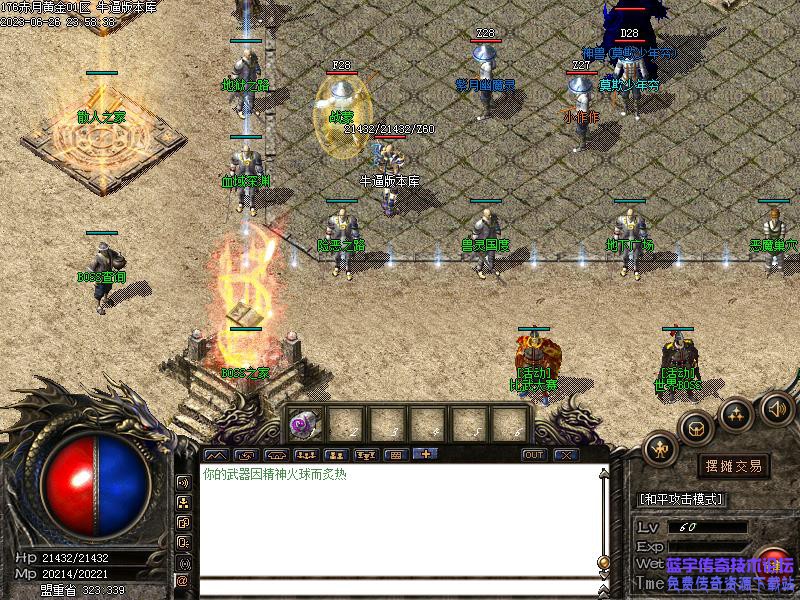Click the highlighted plus button above chat
The image size is (800, 600).
click(425, 455)
